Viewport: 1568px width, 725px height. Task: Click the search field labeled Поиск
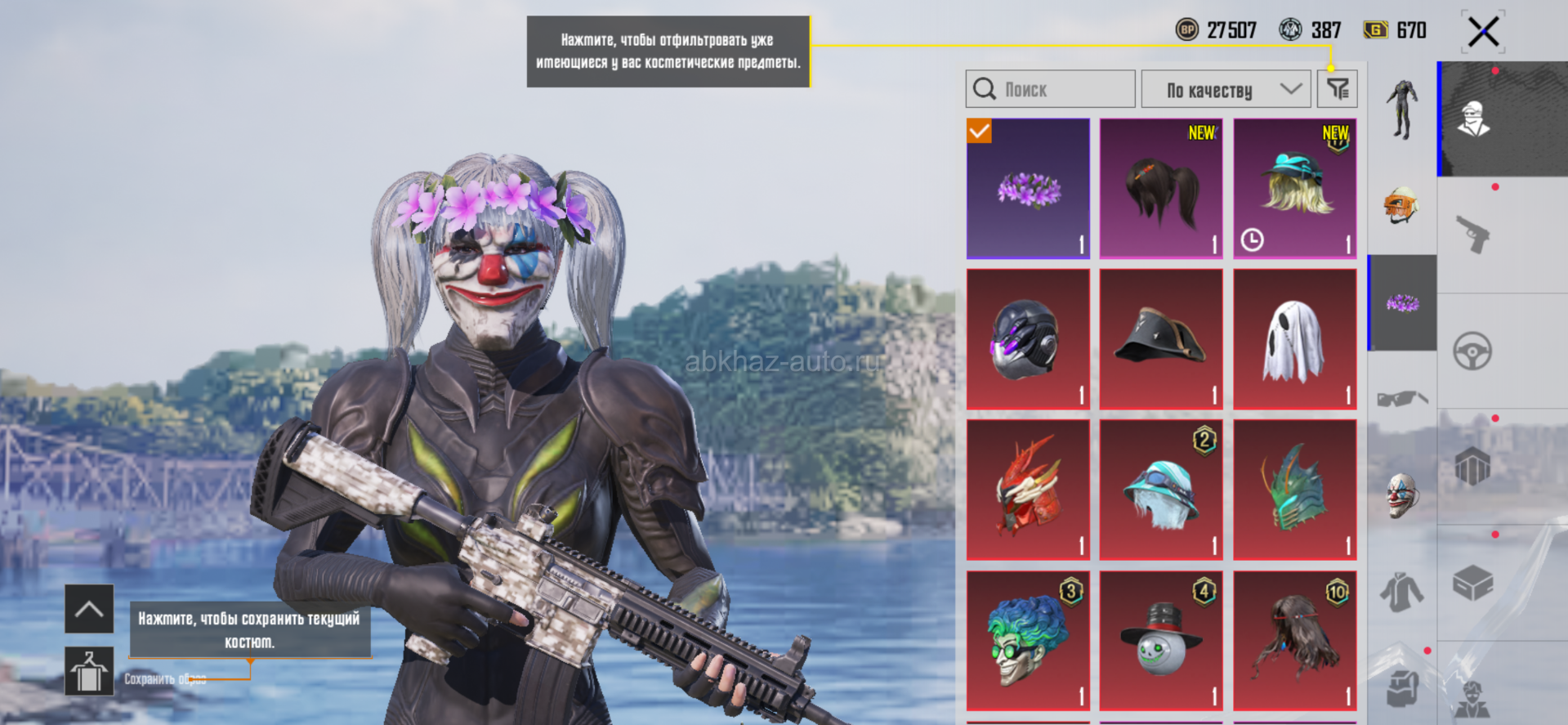coord(1051,89)
